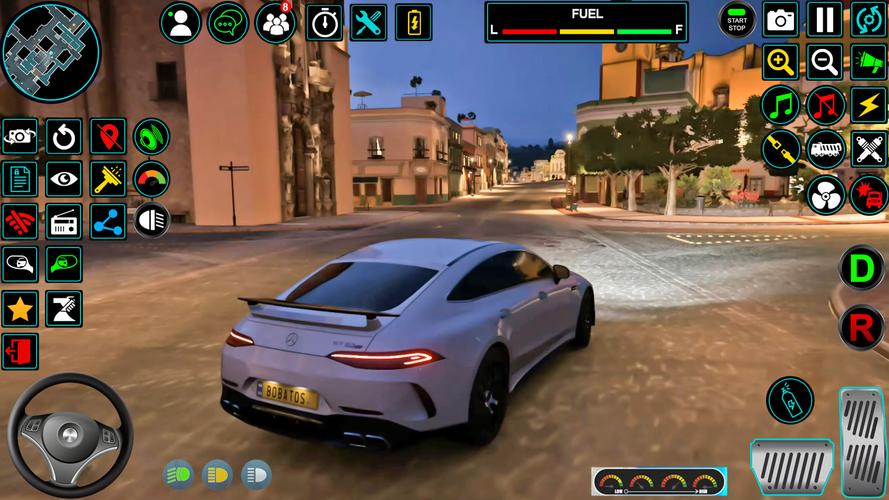Open the wrench and screwdriver repair icon
This screenshot has height=500, width=889.
tap(370, 22)
